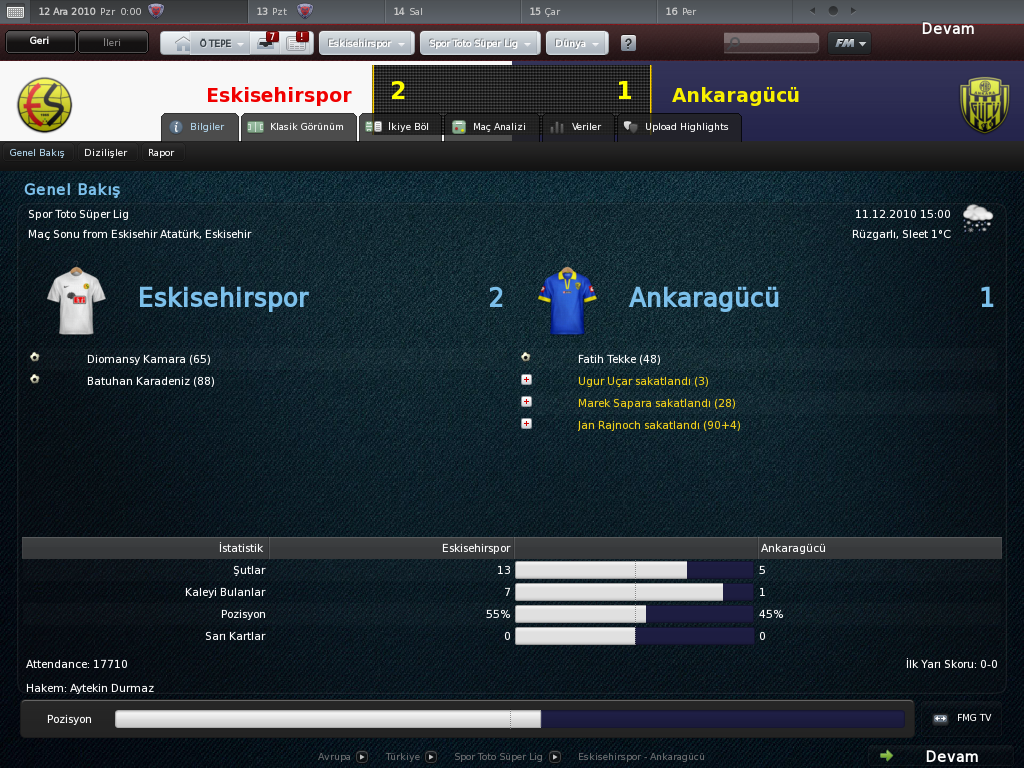
Task: Select the Dizilişler sub-tab
Action: (106, 153)
